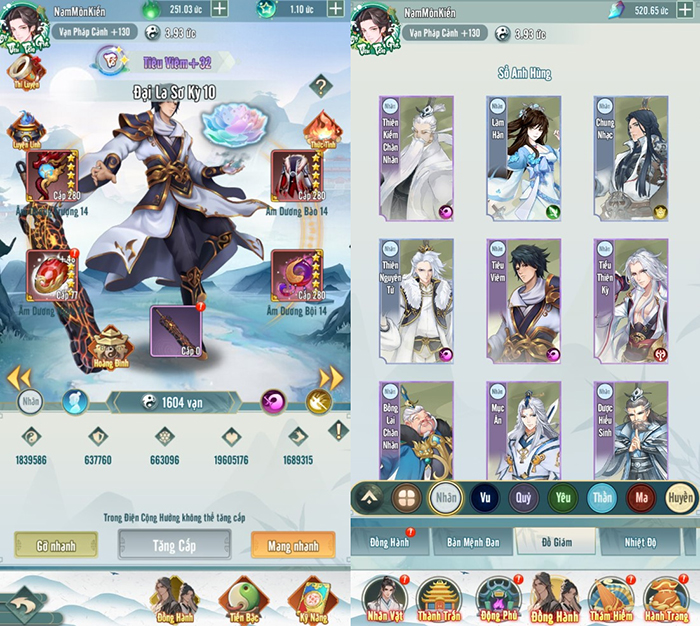
Task: Switch to the Bản Mệnh Đan tab
Action: [x=473, y=542]
